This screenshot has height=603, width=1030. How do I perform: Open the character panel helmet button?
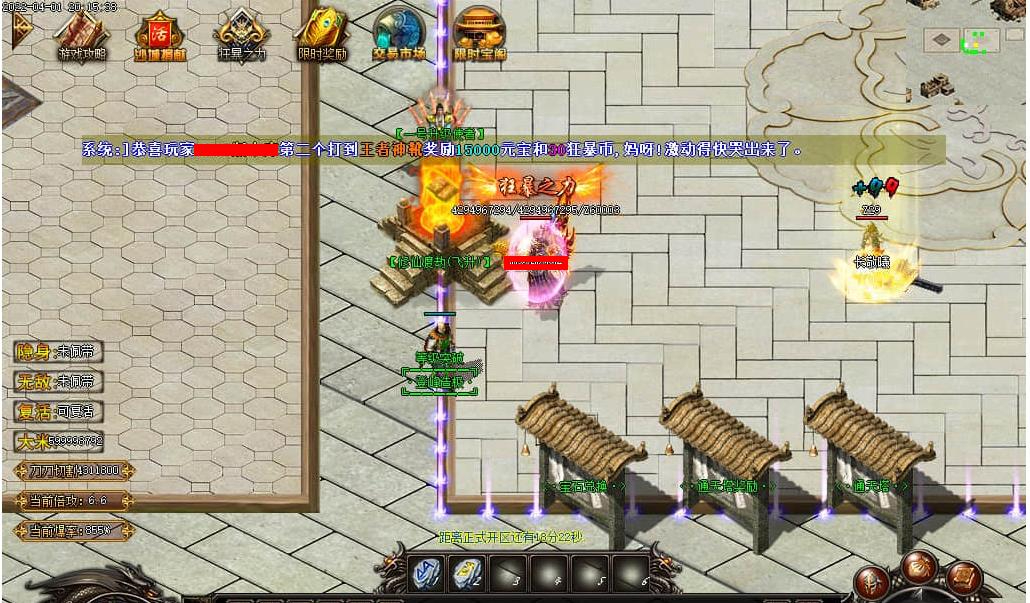[872, 583]
